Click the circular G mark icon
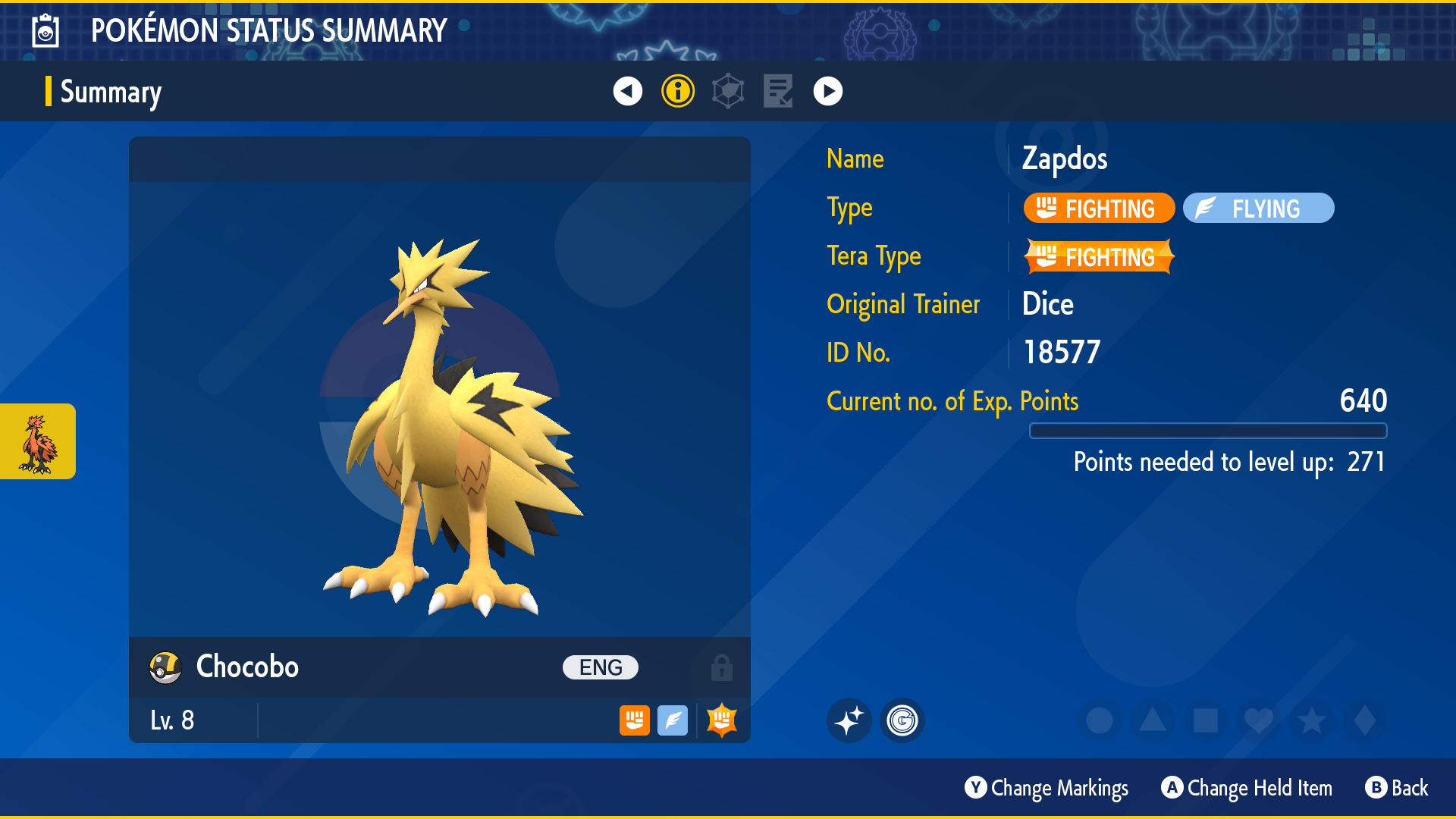Image resolution: width=1456 pixels, height=819 pixels. tap(902, 720)
